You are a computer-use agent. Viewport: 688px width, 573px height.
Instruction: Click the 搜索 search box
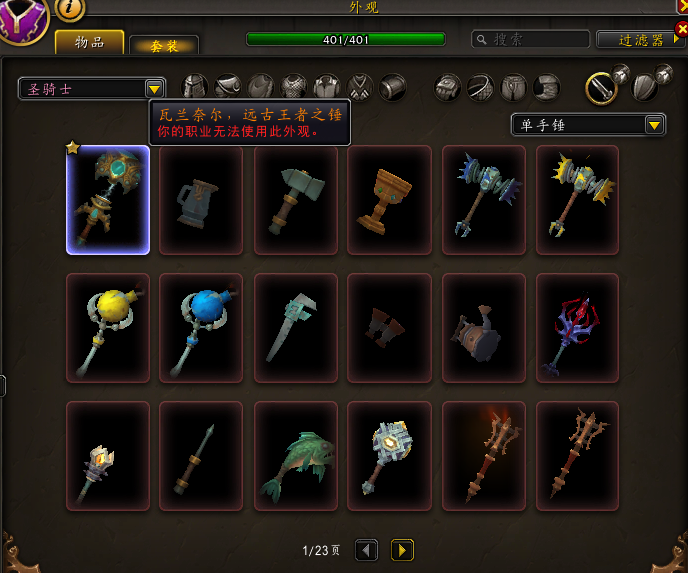(x=528, y=40)
